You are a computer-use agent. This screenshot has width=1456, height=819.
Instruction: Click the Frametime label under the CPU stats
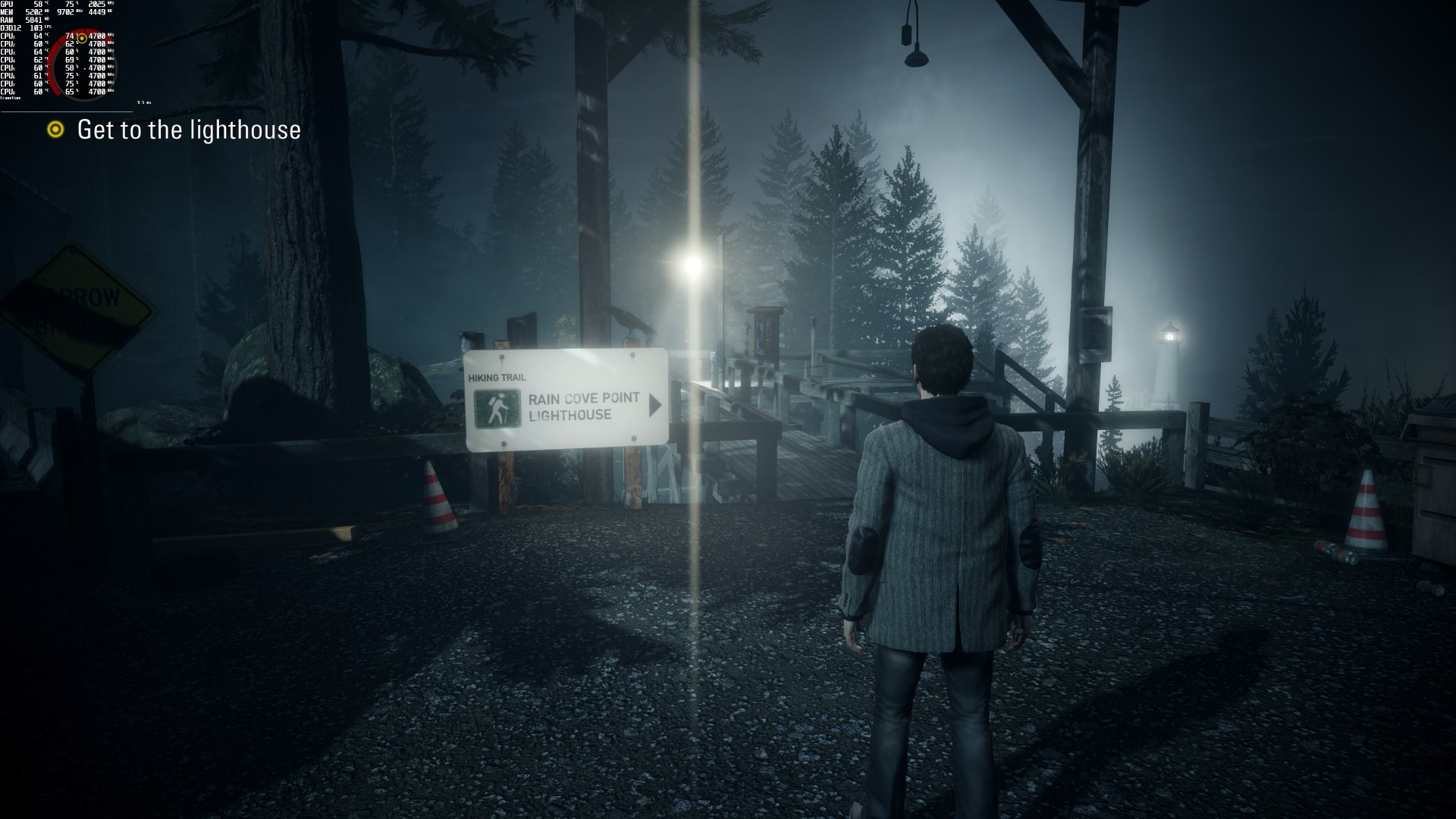pos(11,98)
